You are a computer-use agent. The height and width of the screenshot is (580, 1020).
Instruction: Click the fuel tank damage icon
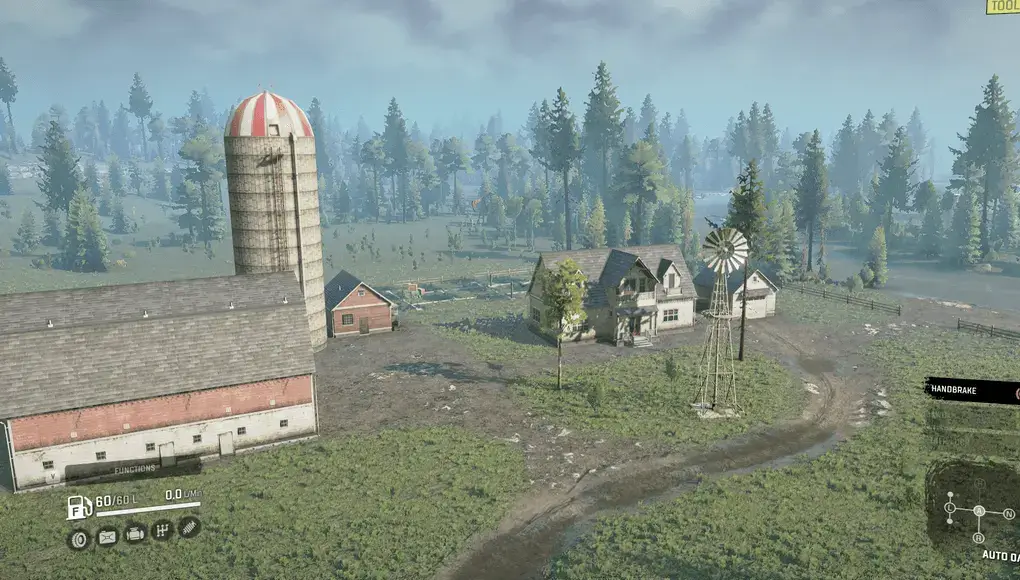tap(107, 536)
